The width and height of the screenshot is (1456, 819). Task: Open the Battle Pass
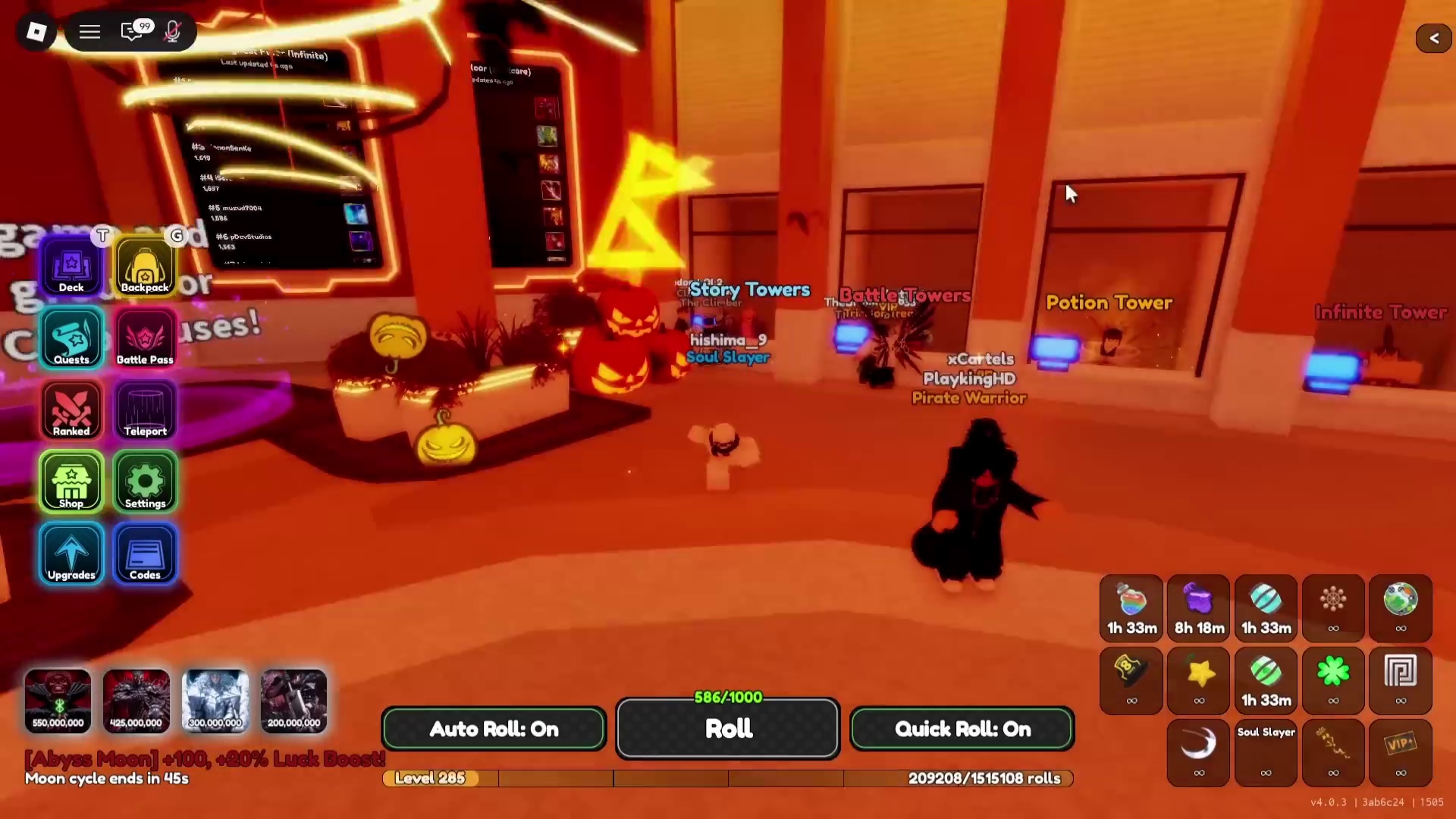point(145,339)
